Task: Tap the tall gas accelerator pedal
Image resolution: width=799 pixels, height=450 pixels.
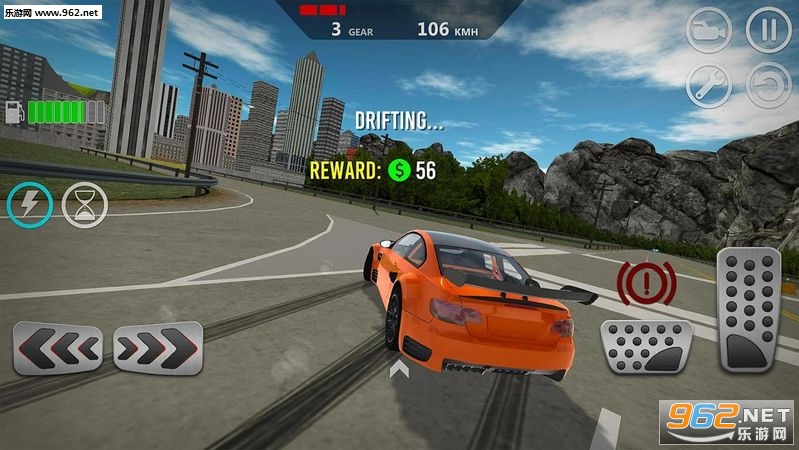Action: [x=748, y=309]
